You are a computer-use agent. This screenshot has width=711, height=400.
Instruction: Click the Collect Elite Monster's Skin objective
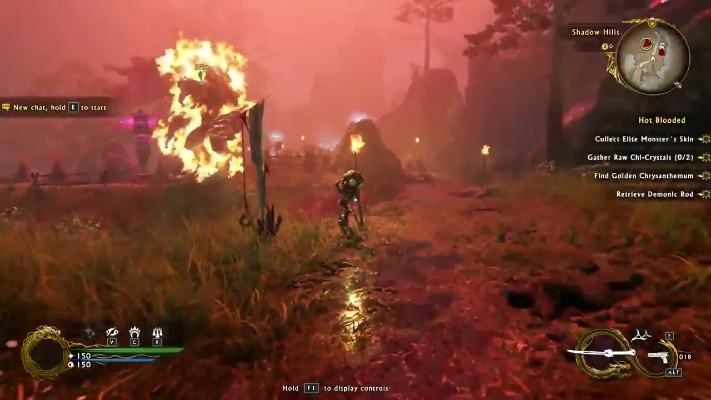(644, 140)
